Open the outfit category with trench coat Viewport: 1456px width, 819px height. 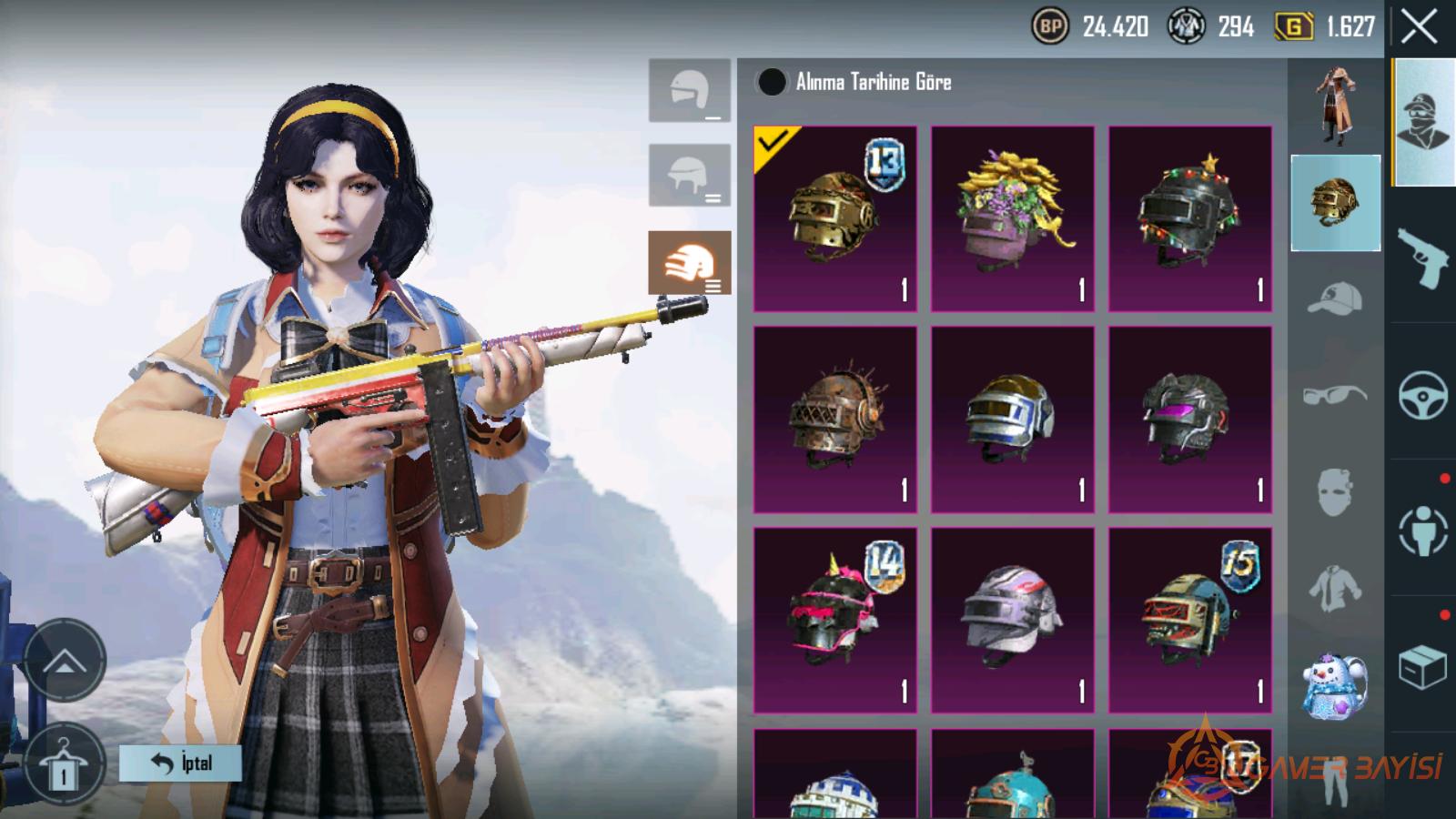(x=1335, y=106)
